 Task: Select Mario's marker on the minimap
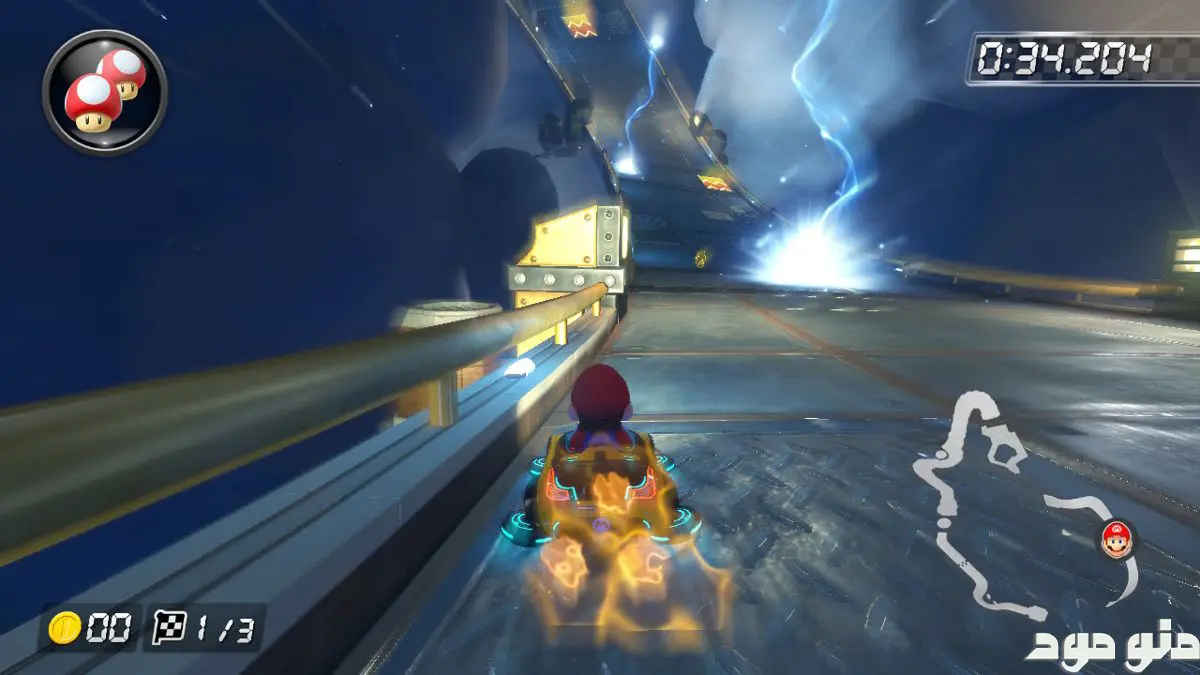tap(1116, 539)
